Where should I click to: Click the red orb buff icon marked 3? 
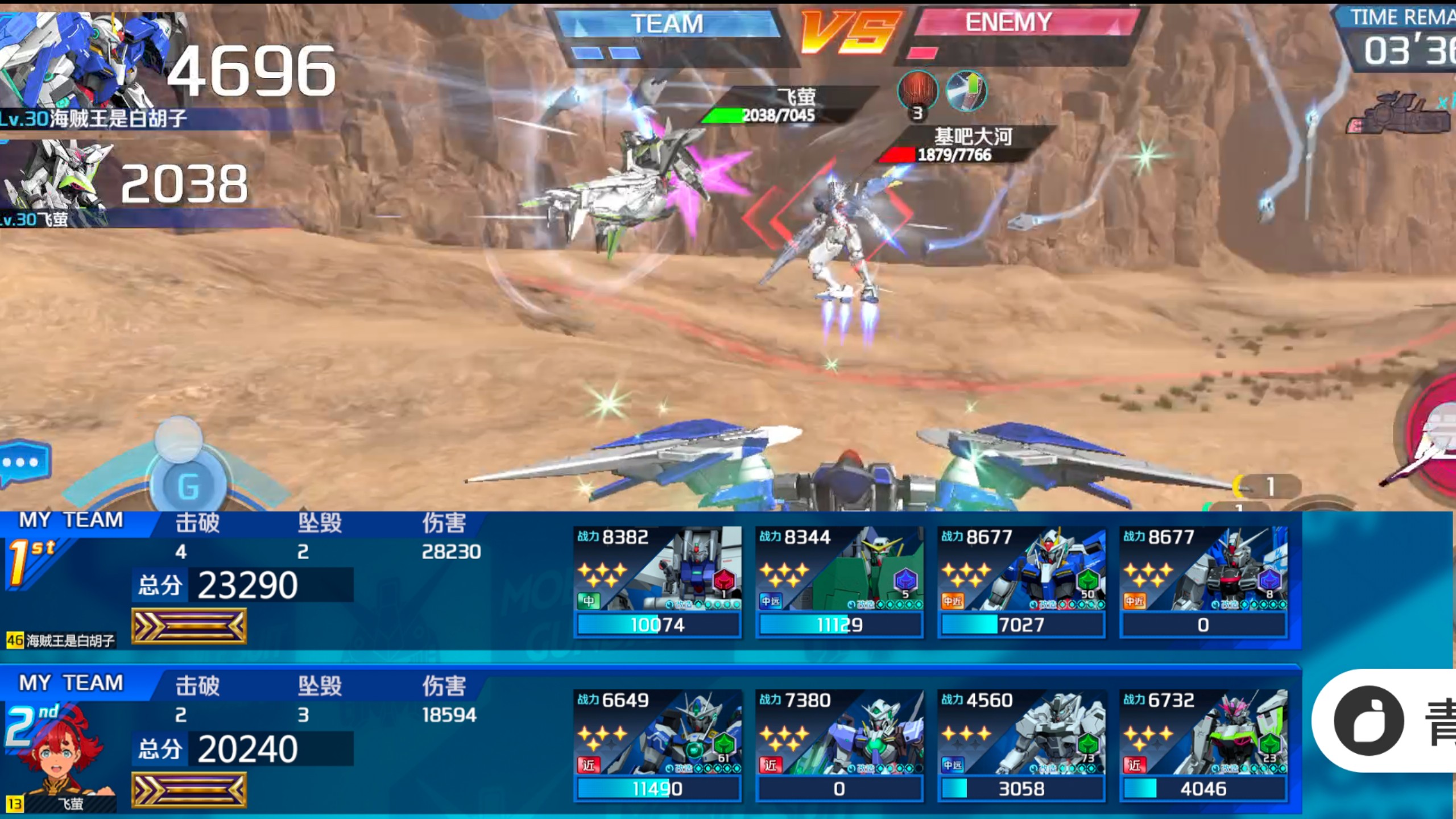[917, 92]
